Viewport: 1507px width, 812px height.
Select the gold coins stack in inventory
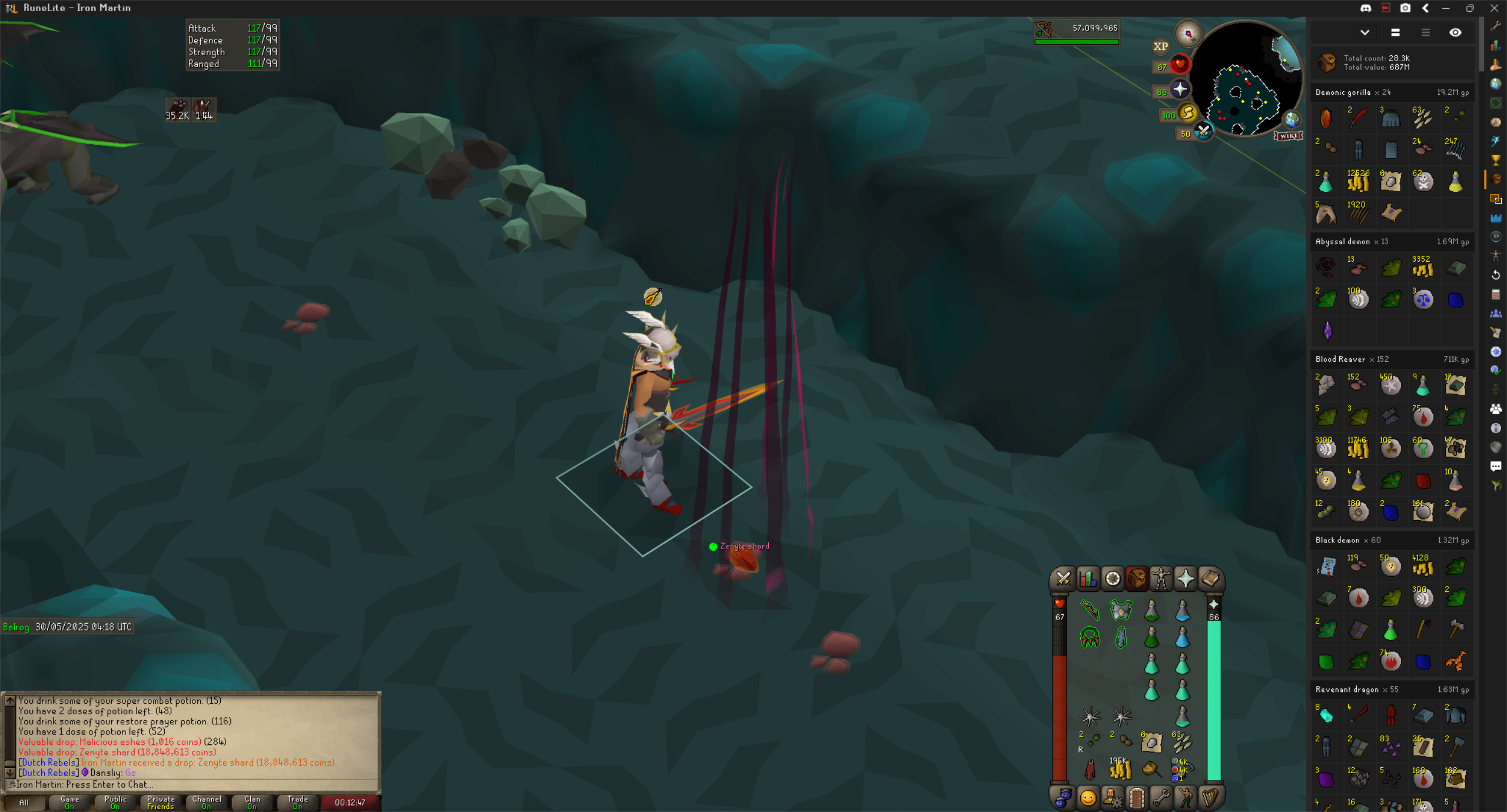(x=1120, y=768)
